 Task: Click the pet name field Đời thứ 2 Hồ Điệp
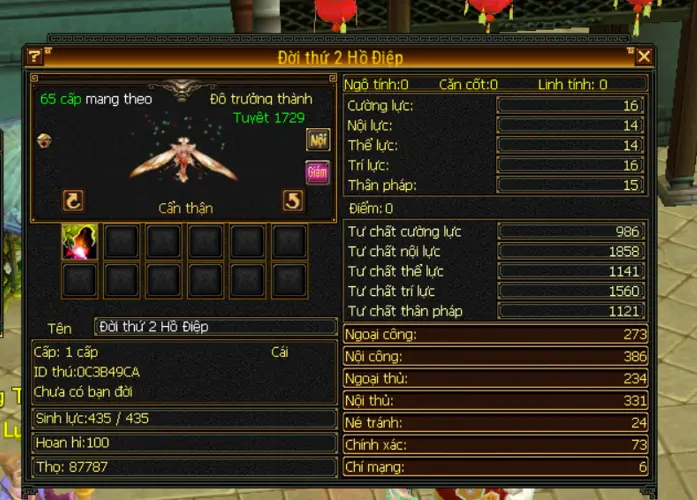pyautogui.click(x=215, y=327)
